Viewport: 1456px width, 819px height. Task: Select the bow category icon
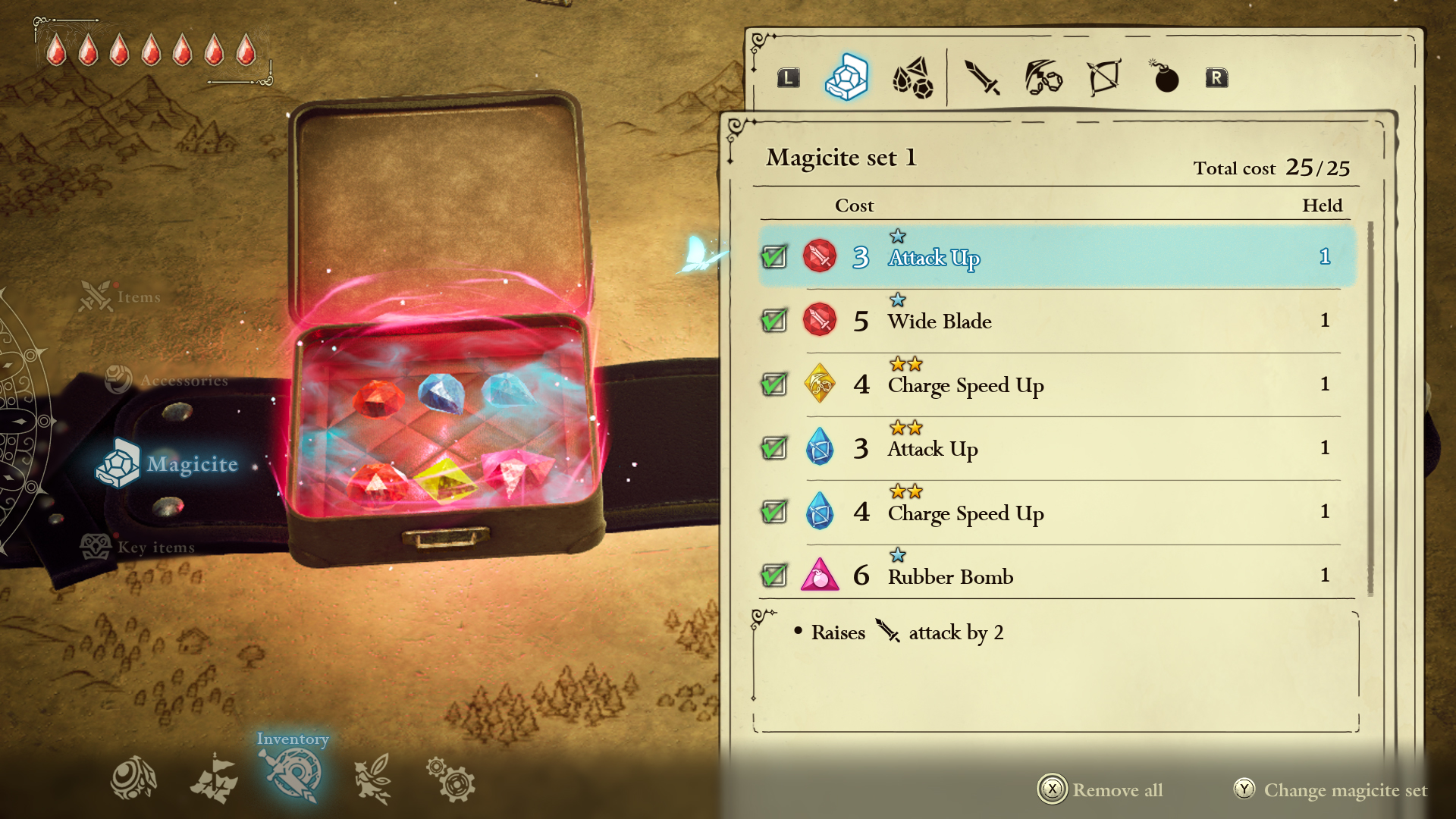tap(1103, 77)
